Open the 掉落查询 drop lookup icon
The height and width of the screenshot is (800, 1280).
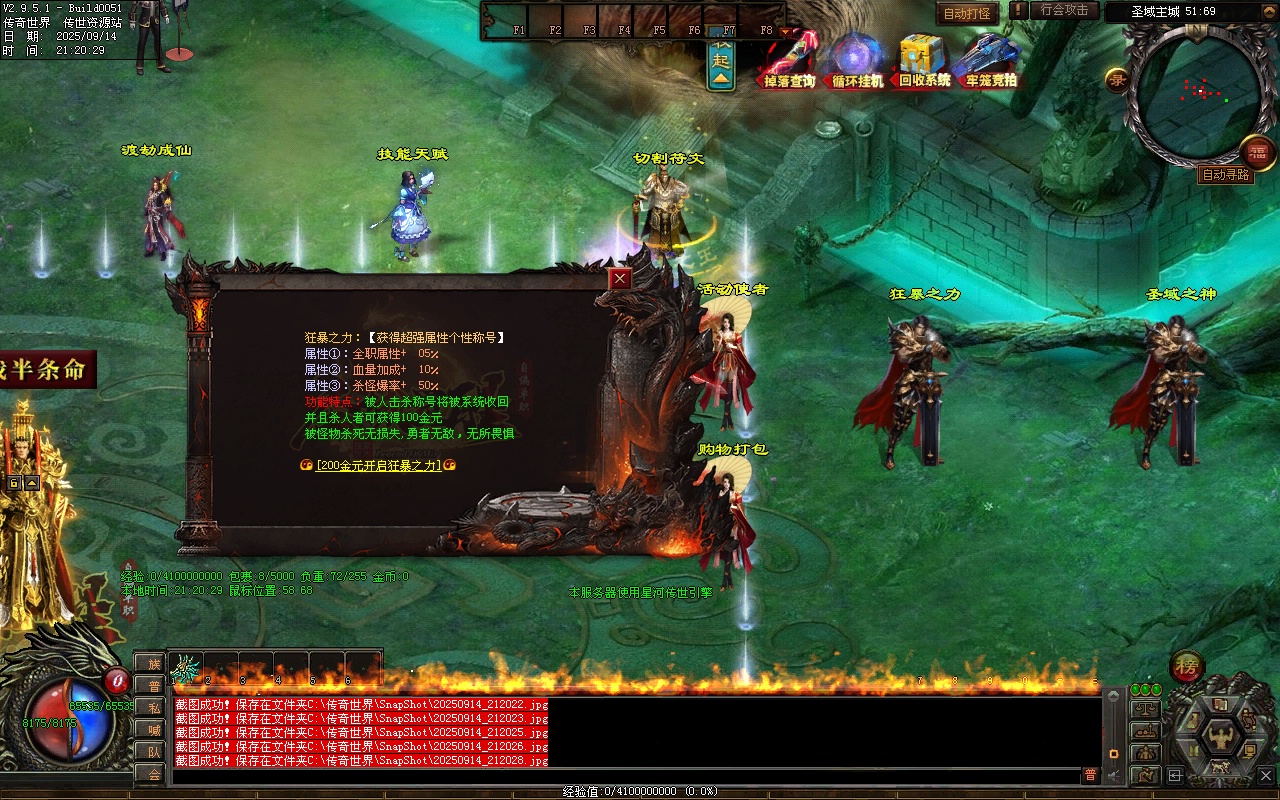point(790,62)
